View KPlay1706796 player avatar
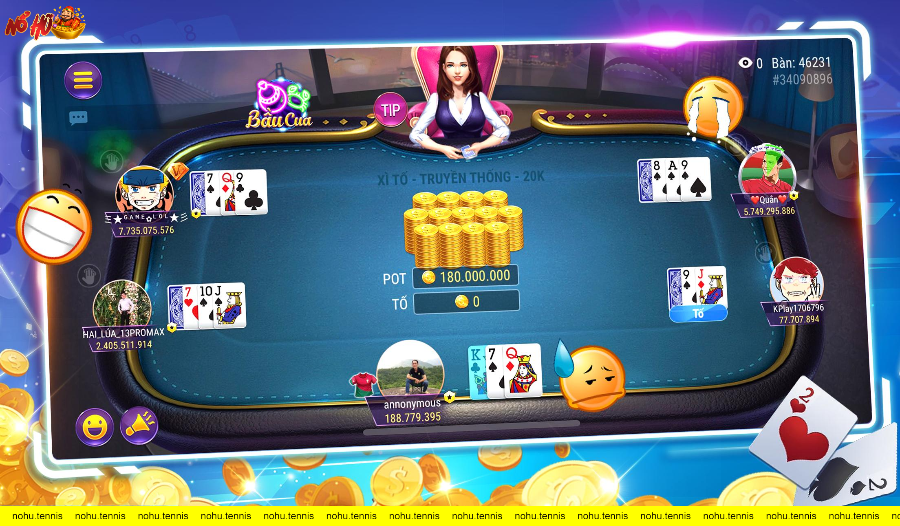The image size is (900, 526). [x=796, y=281]
